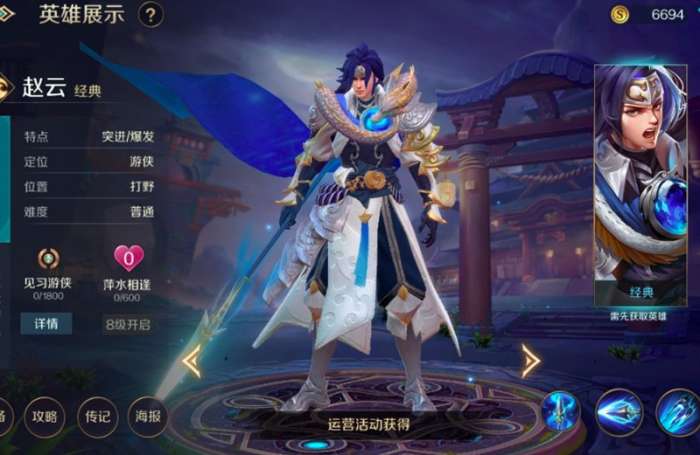Click the 8级开启 locked button

click(128, 324)
